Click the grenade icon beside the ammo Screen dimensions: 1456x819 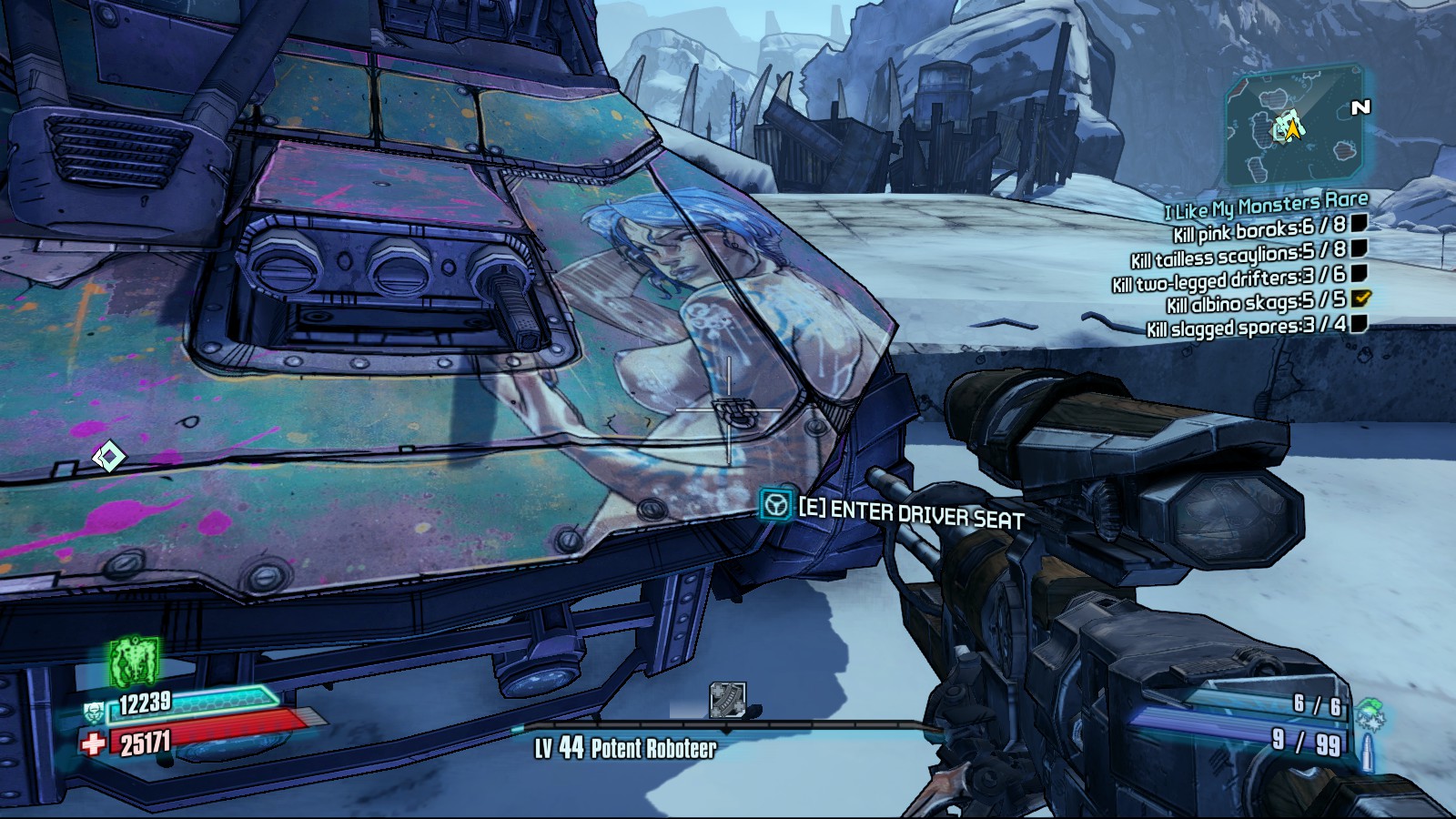coord(1369,715)
